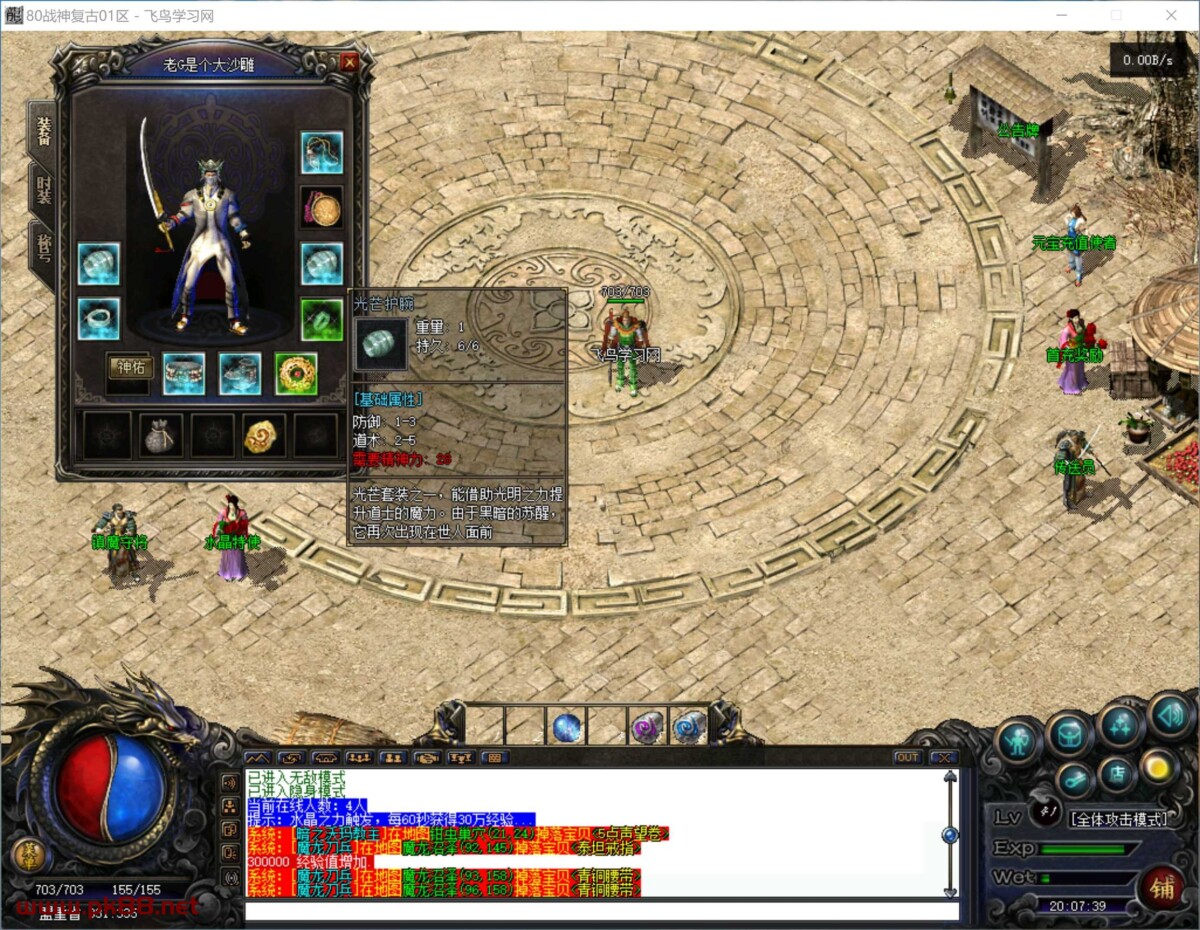Use the blue orb hotbar item
Image resolution: width=1200 pixels, height=930 pixels.
click(x=568, y=727)
